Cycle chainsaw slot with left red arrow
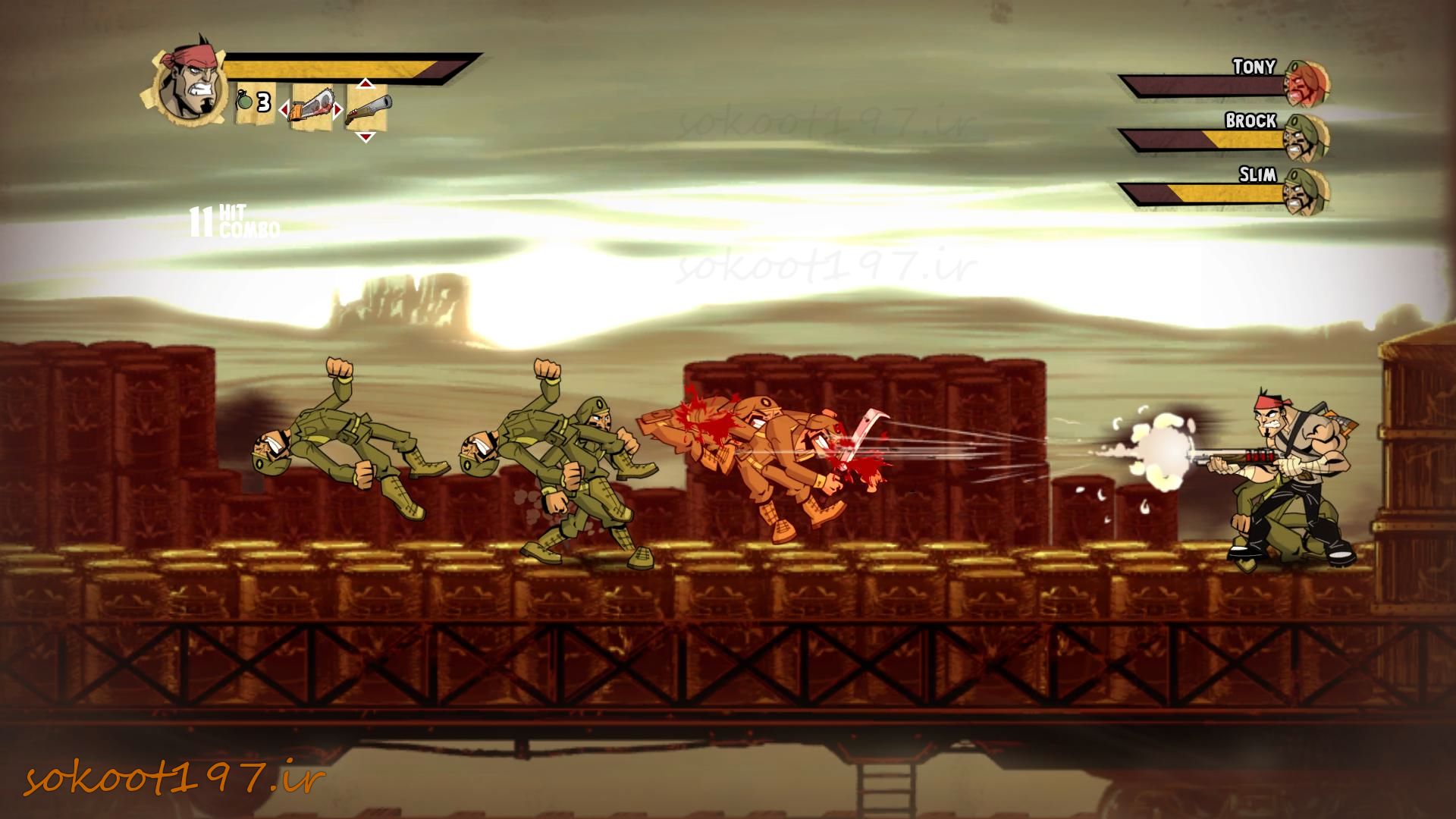Image resolution: width=1456 pixels, height=819 pixels. pyautogui.click(x=284, y=111)
